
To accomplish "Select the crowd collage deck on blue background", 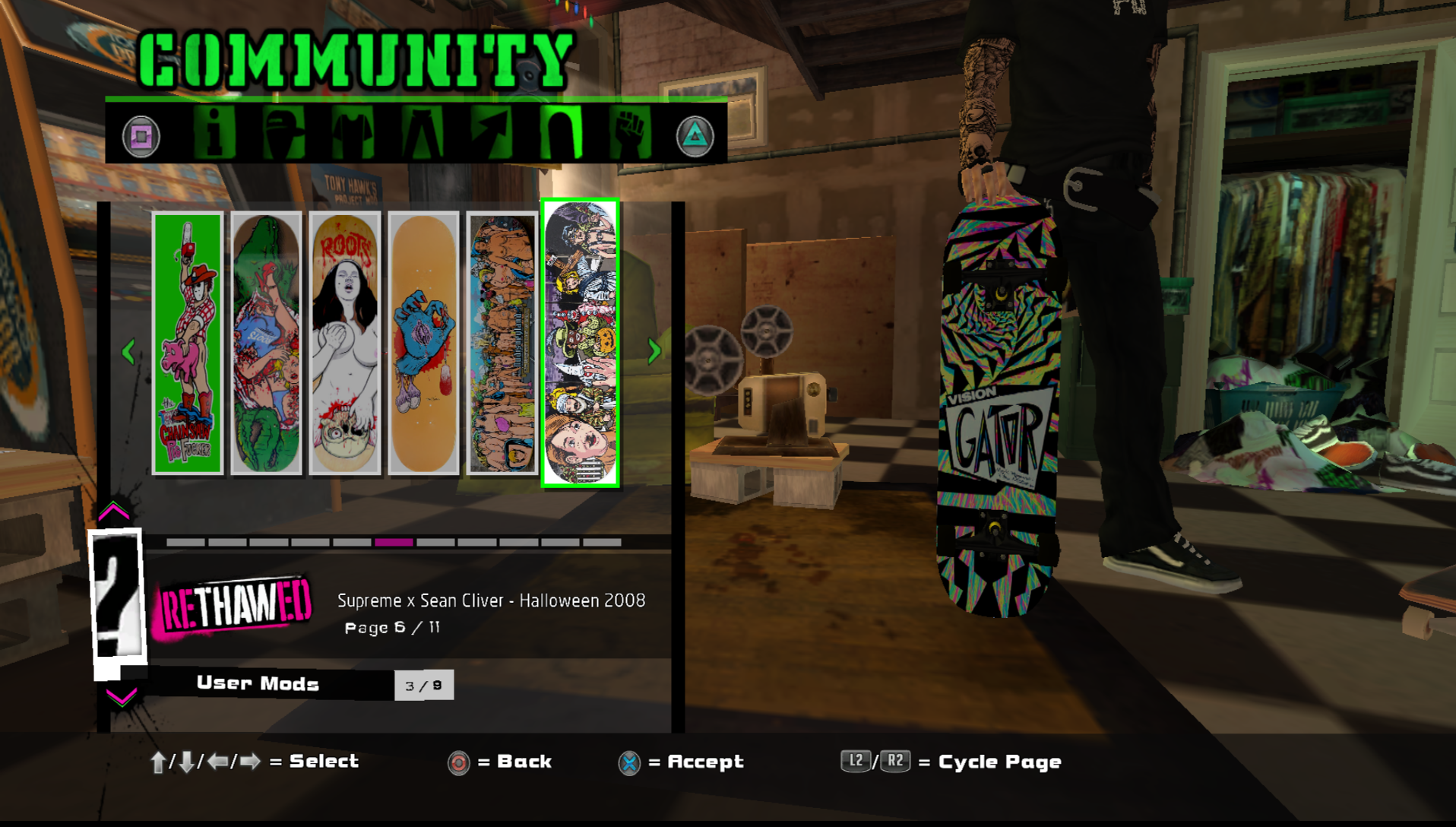I will click(502, 344).
